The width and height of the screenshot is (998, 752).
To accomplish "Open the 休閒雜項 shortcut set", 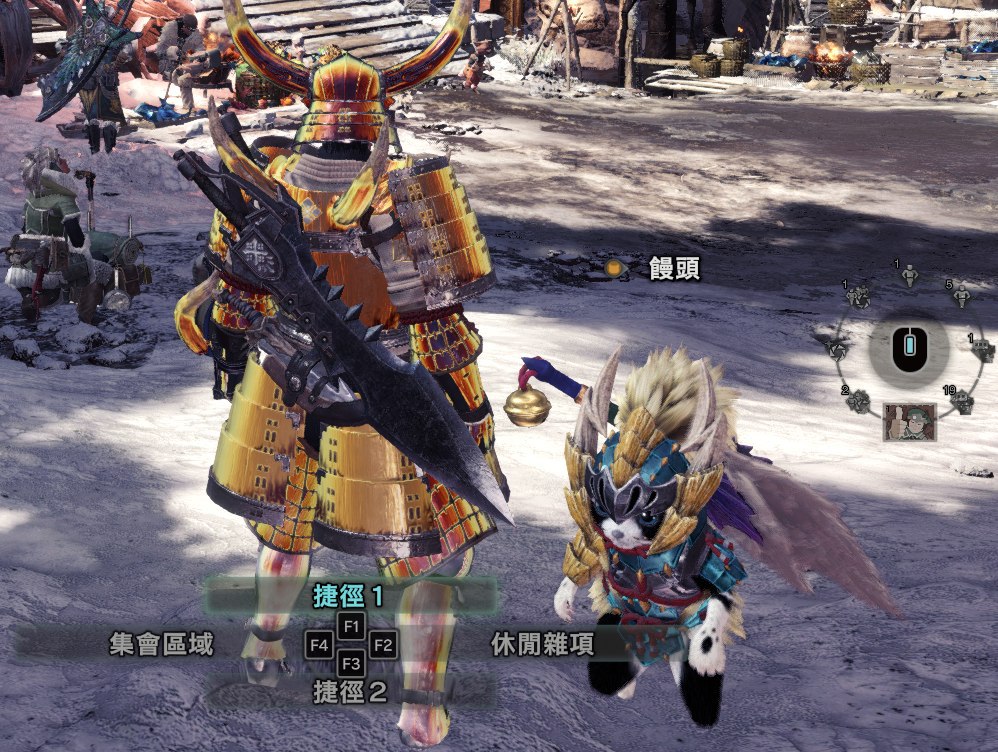I will 543,645.
